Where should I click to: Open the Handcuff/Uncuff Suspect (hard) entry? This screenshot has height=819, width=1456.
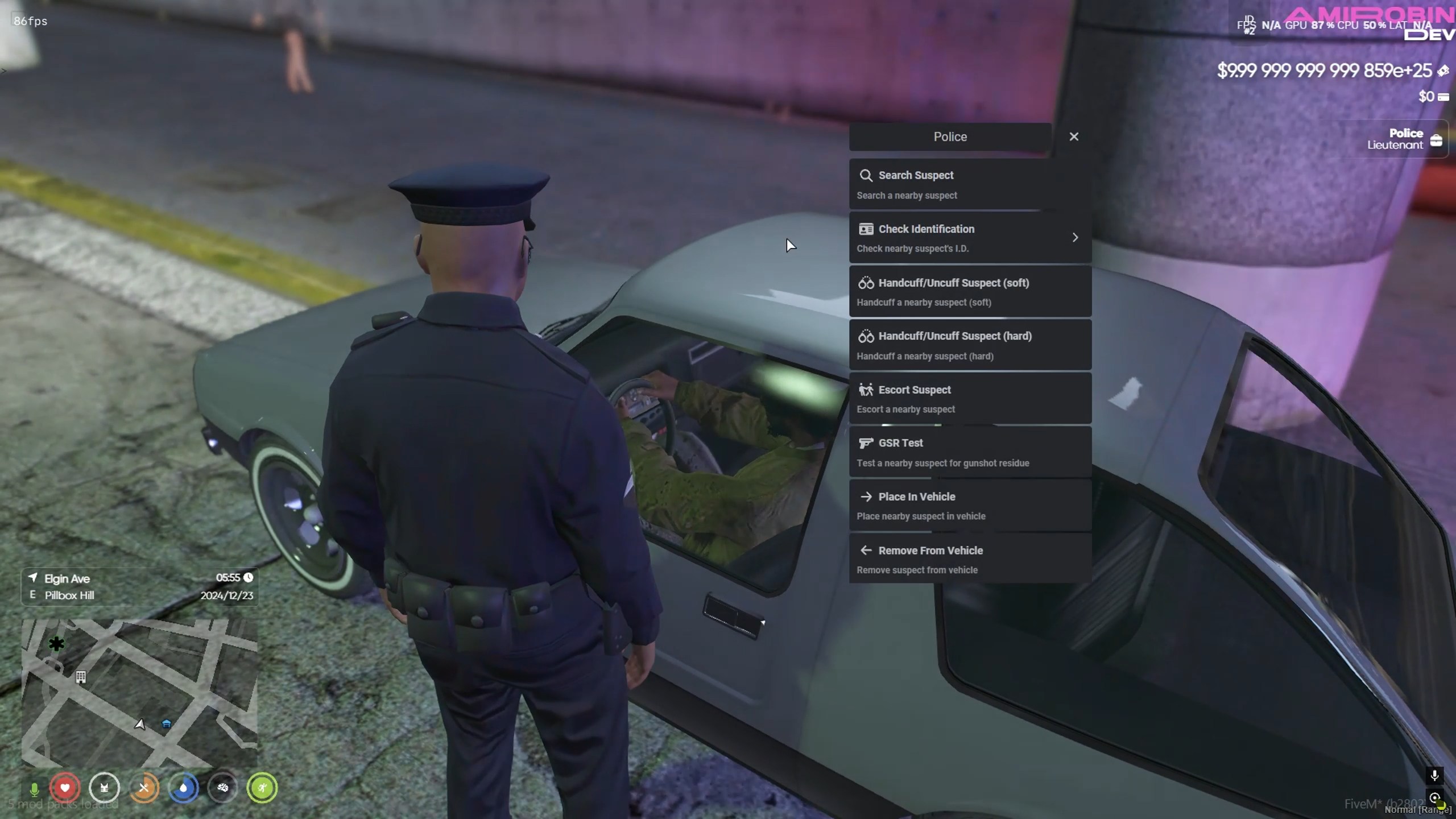967,345
